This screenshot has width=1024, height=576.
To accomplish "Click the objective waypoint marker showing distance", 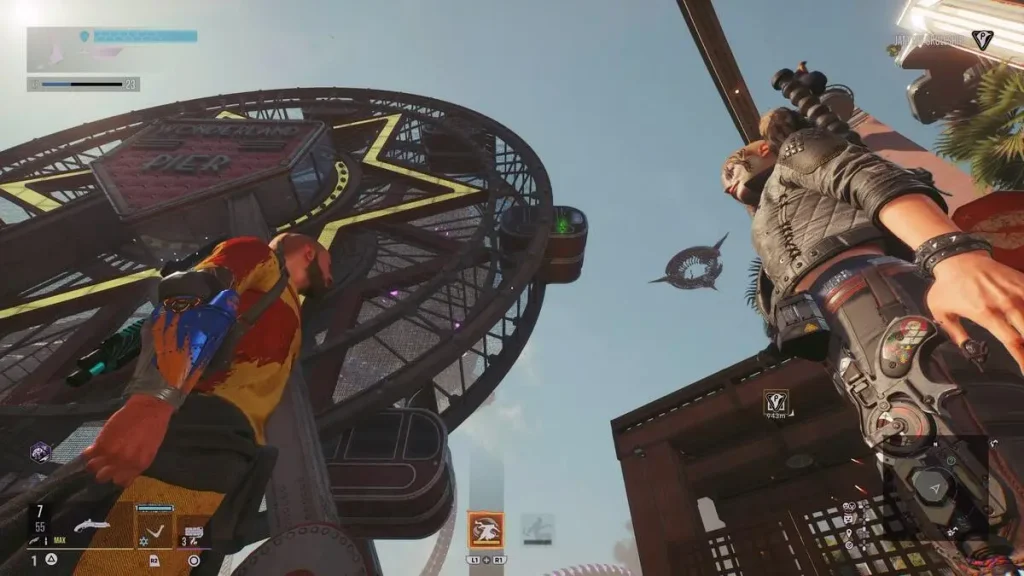I will 776,402.
